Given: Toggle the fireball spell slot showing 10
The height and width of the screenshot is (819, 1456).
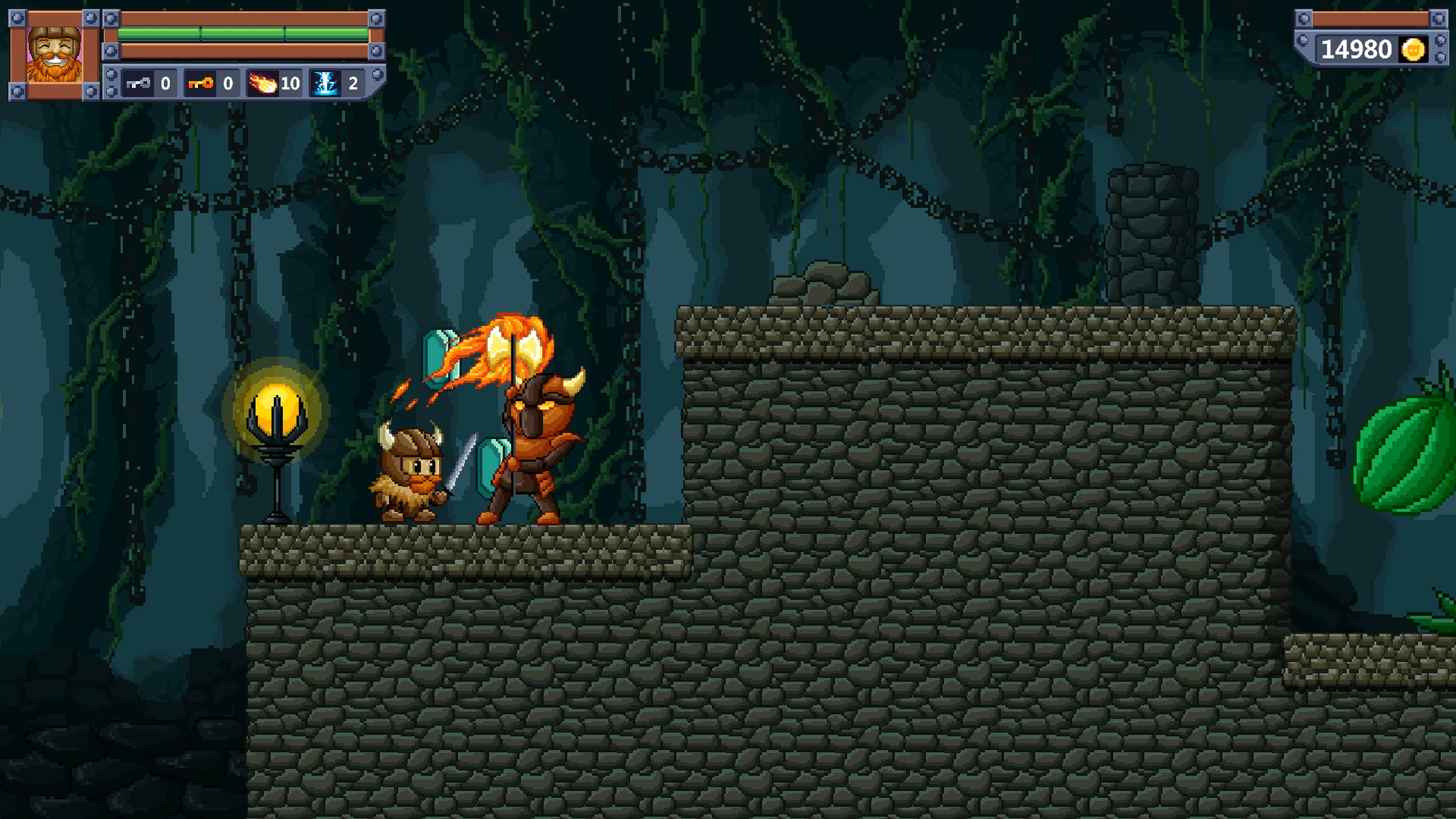Looking at the screenshot, I should [x=274, y=84].
